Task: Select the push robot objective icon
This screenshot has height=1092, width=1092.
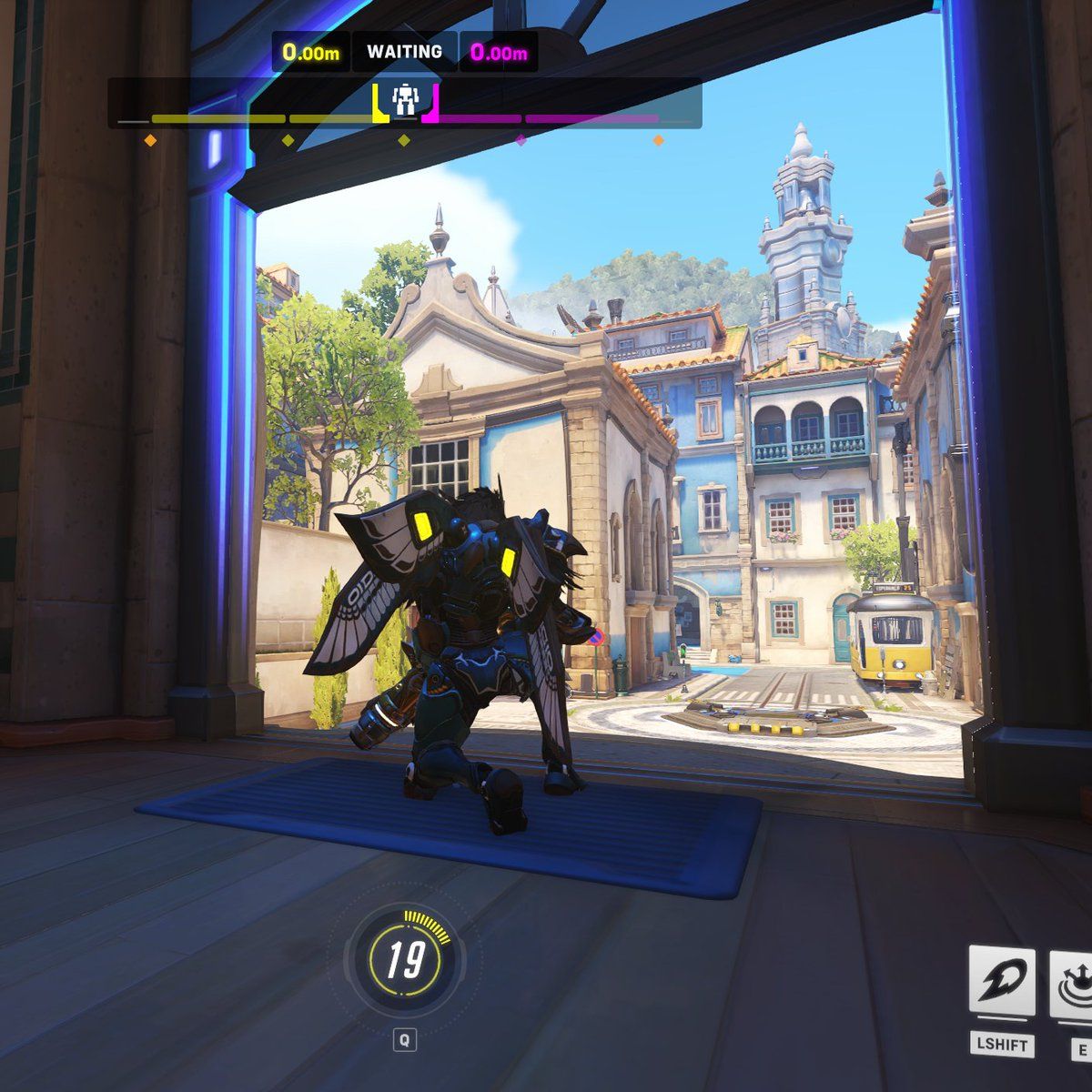Action: pos(405,100)
